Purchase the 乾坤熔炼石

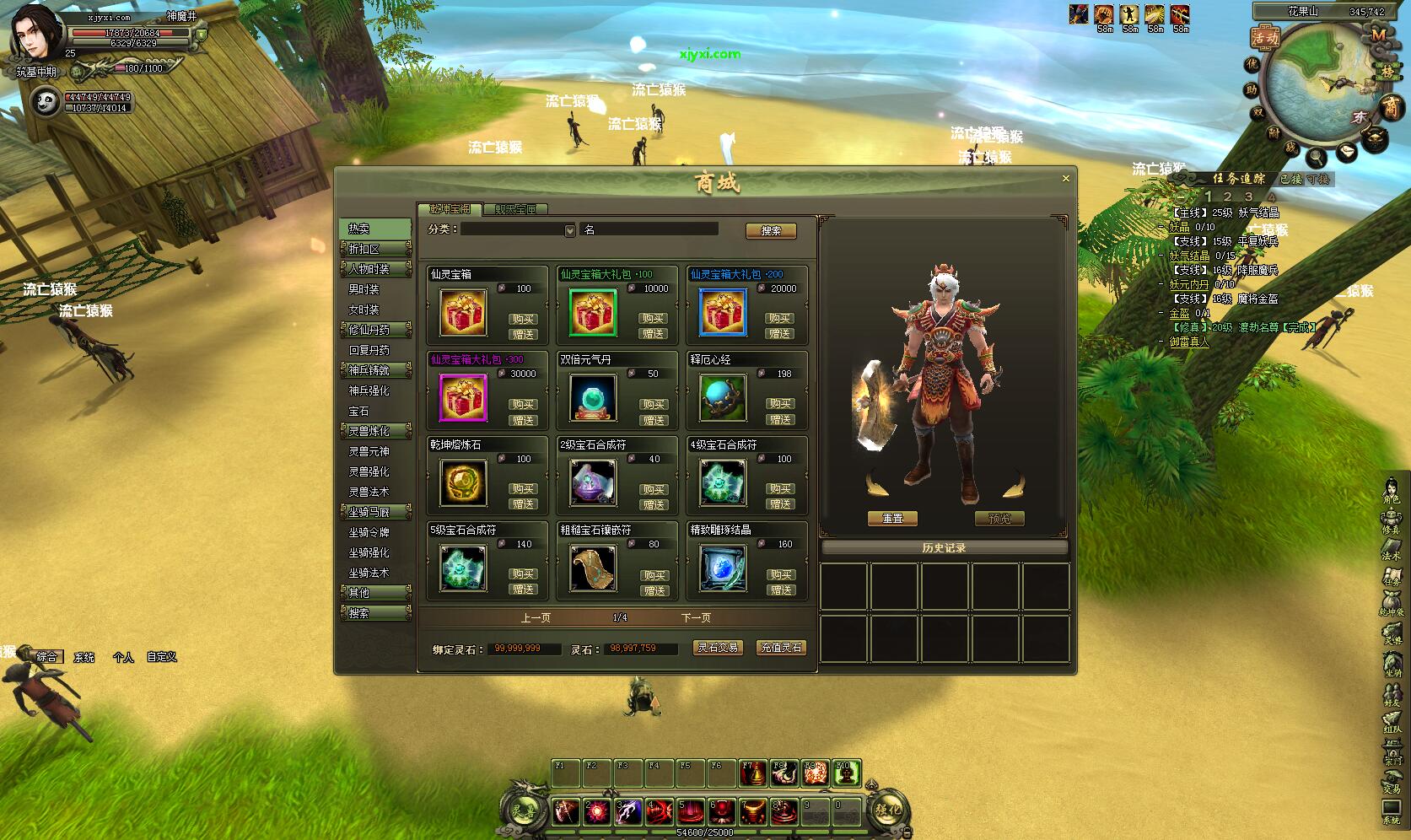[x=523, y=489]
